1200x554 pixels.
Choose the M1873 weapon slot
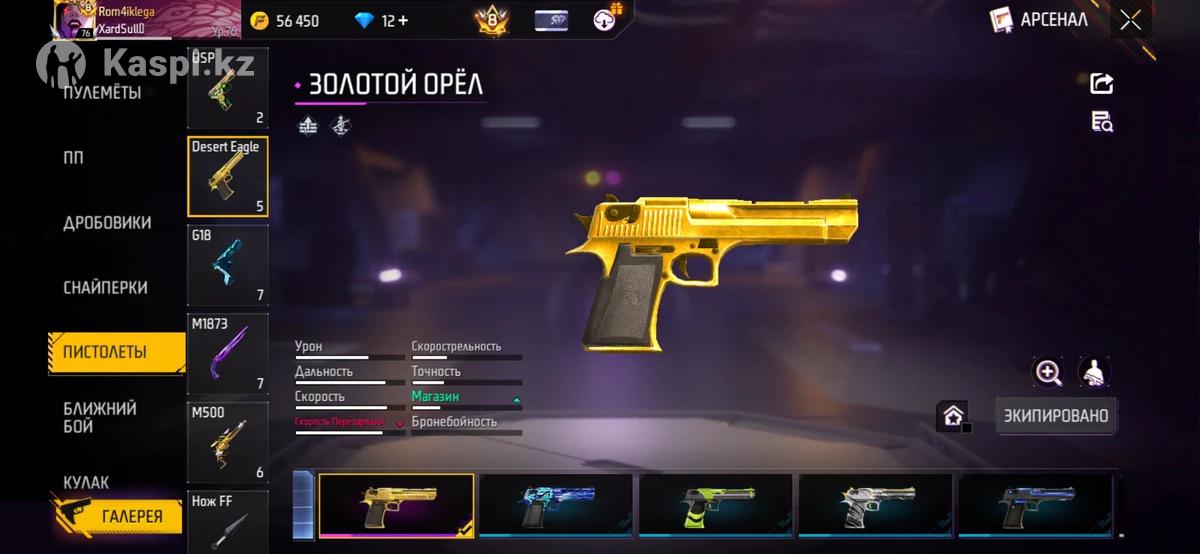pos(227,353)
